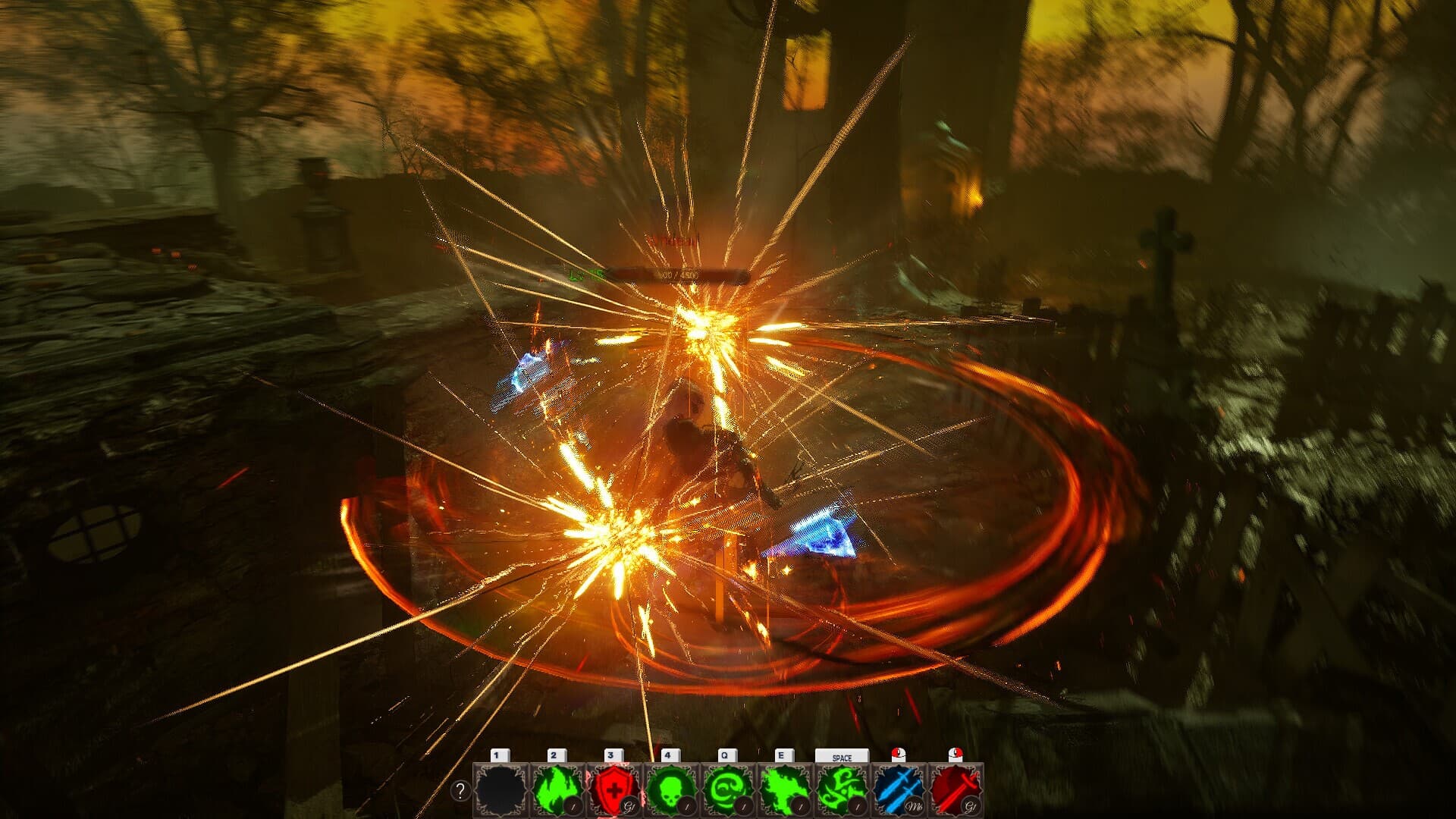Select the empty dark ability slot
The height and width of the screenshot is (819, 1456).
pyautogui.click(x=500, y=789)
